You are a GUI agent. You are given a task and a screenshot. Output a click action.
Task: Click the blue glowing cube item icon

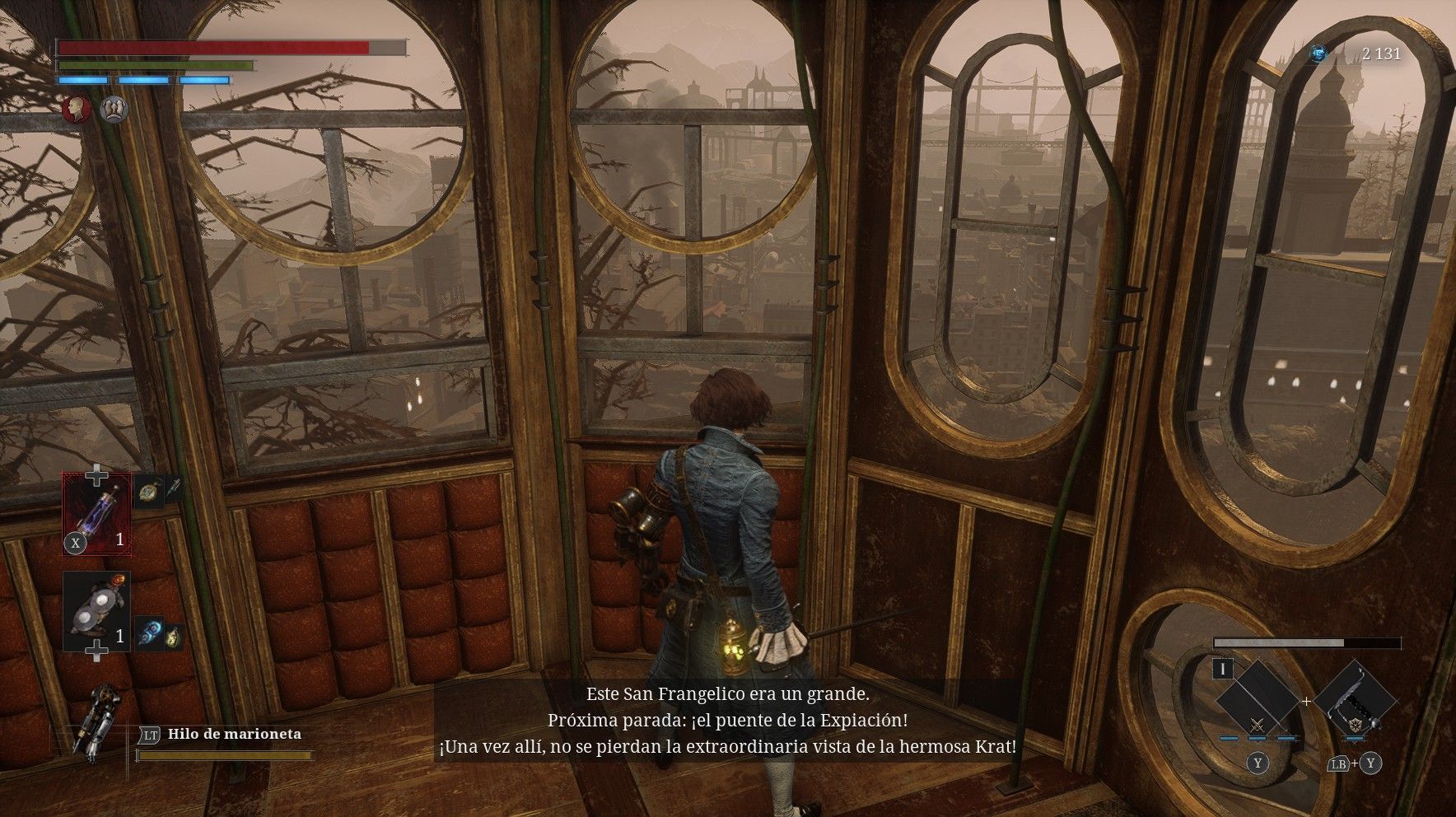(x=149, y=633)
